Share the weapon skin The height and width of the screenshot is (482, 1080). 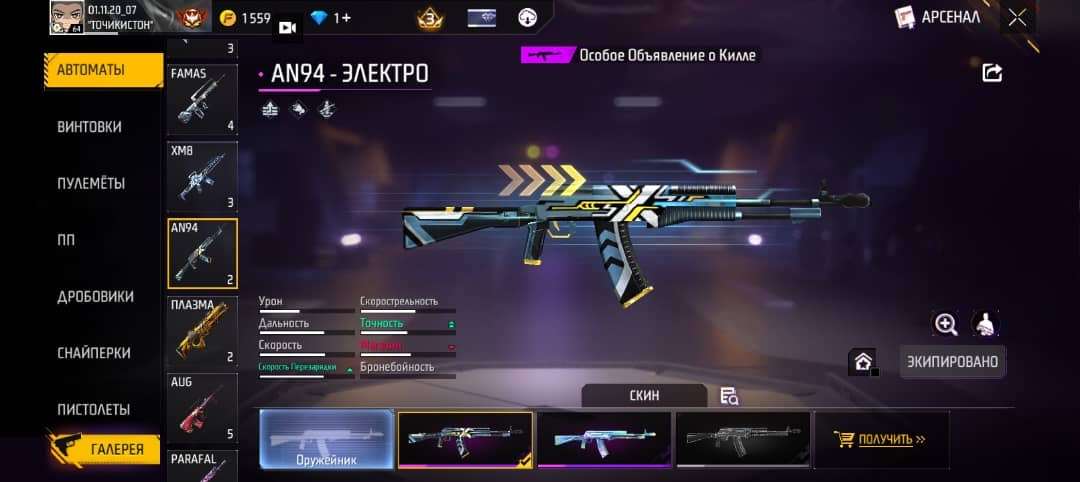pos(992,72)
